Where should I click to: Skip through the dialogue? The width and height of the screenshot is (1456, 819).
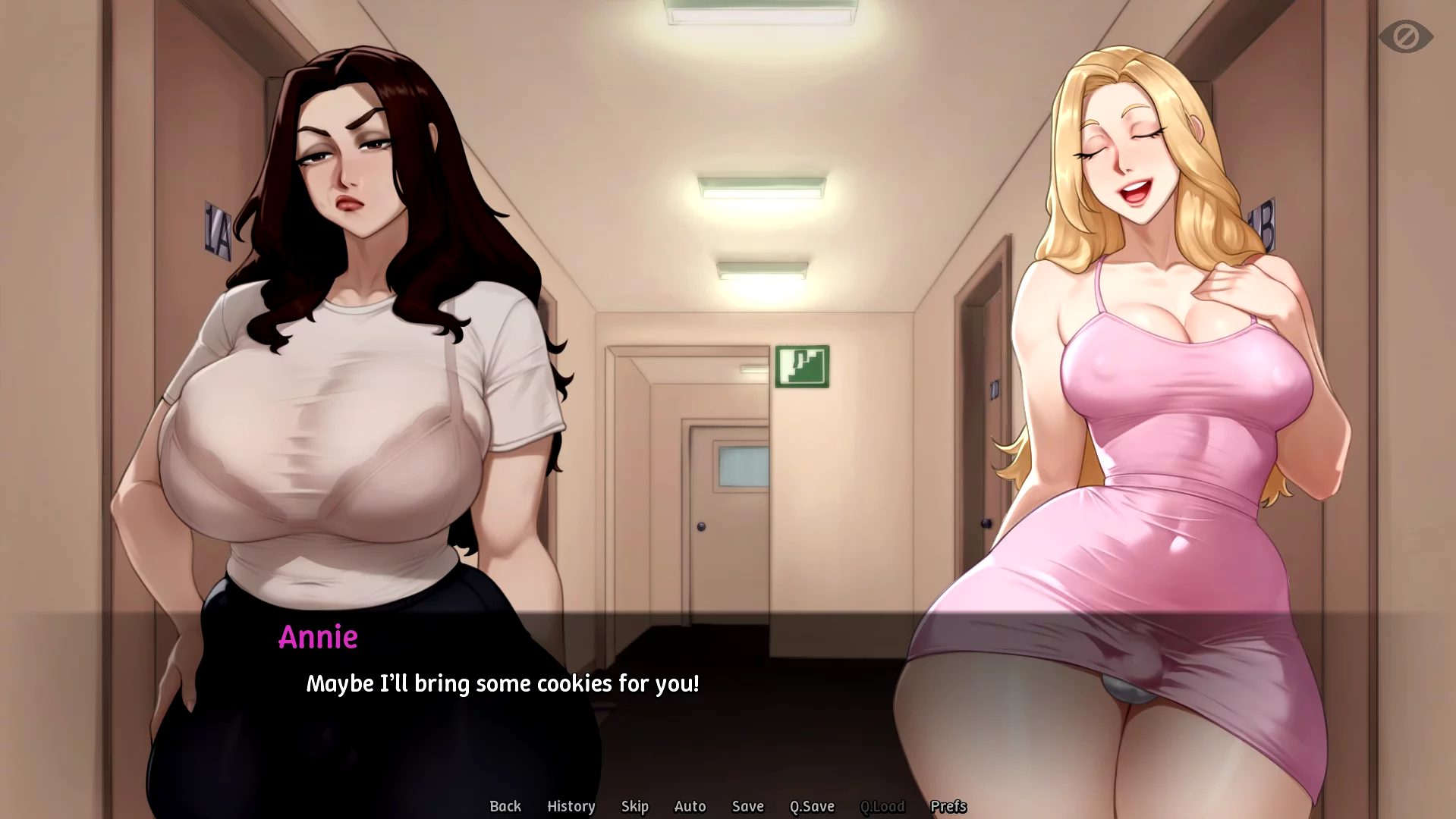coord(634,806)
